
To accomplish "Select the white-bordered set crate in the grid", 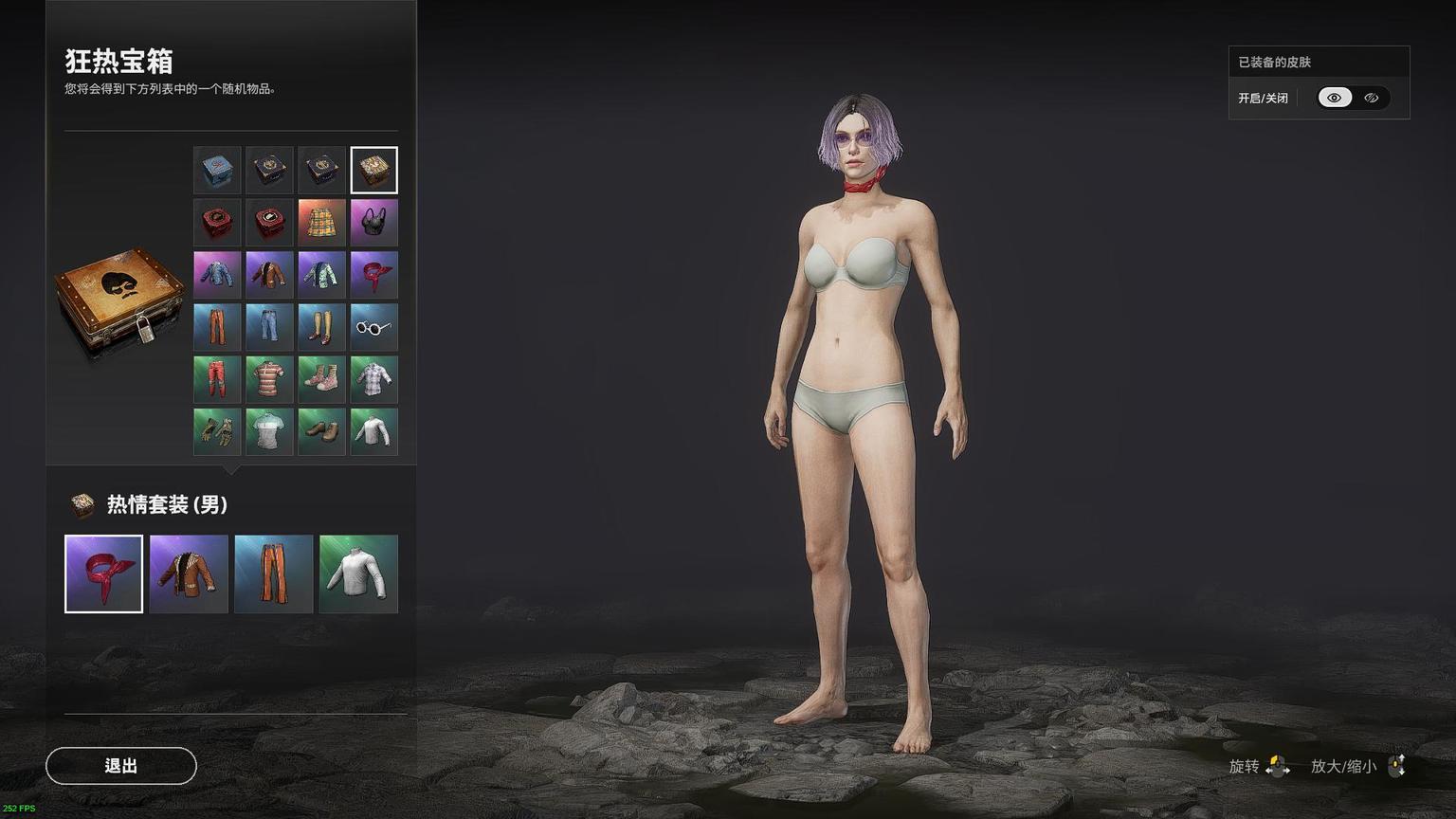I will click(x=373, y=171).
